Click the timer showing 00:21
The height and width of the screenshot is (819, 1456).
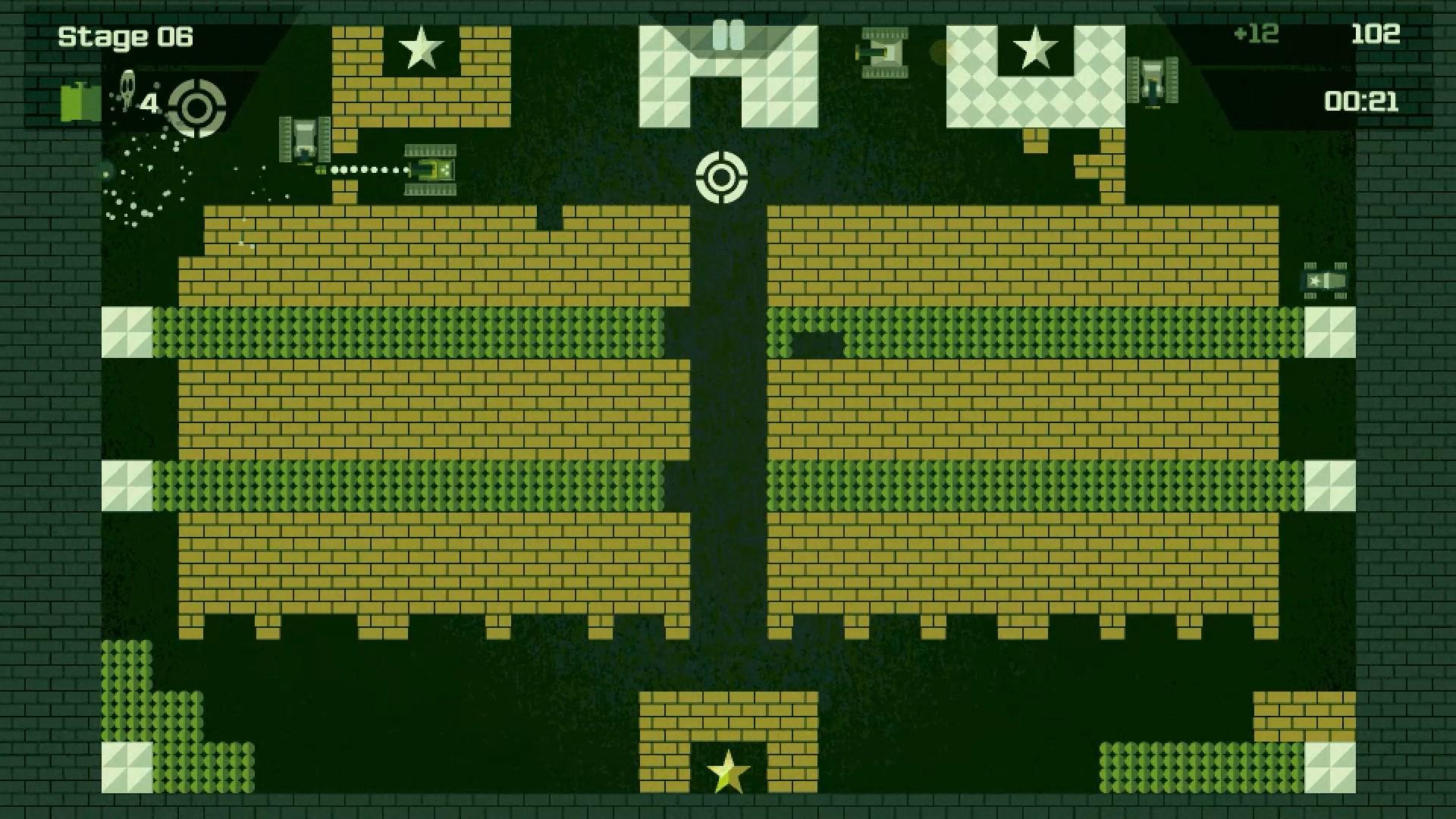(1363, 102)
